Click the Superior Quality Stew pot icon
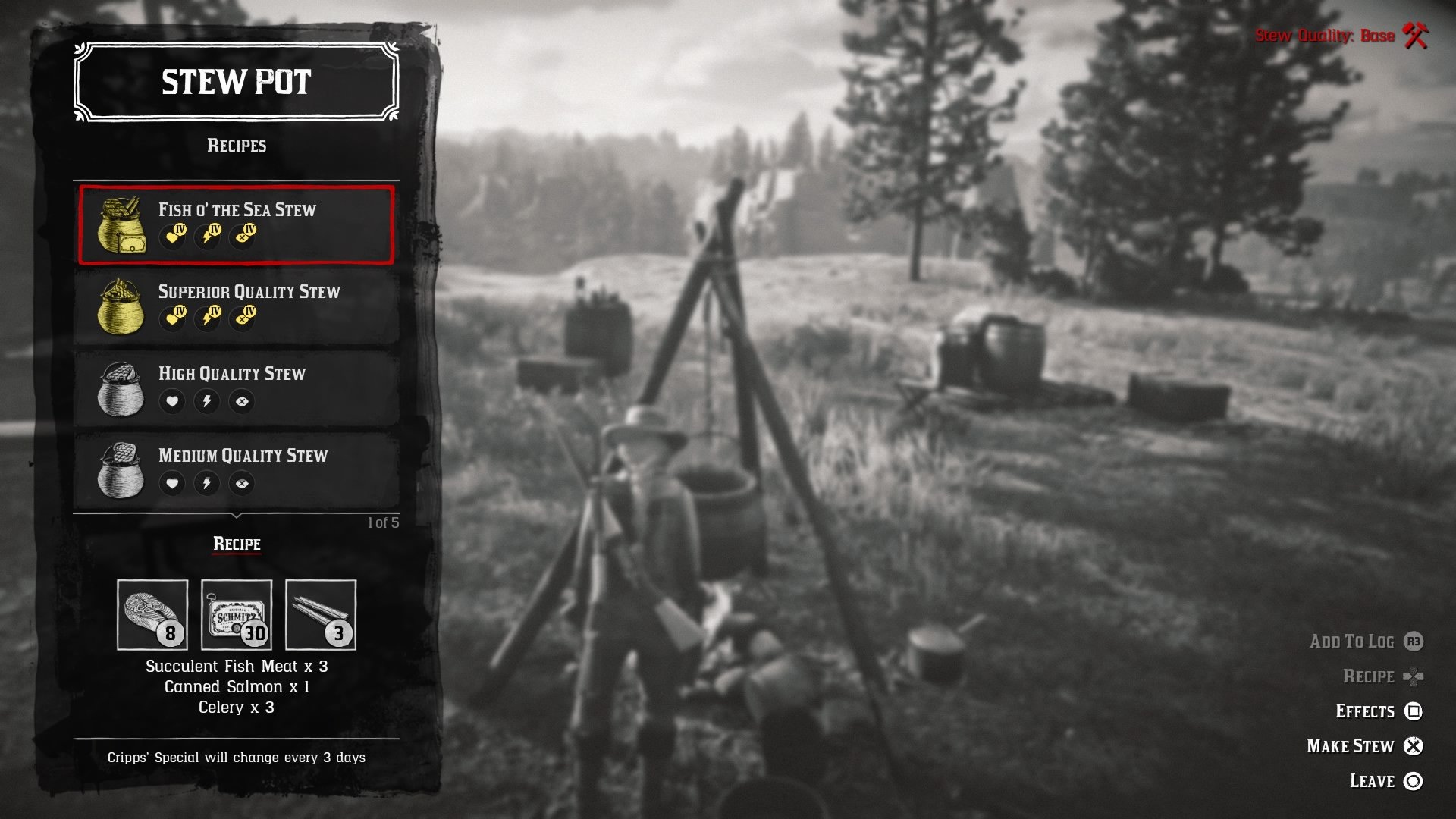 click(120, 306)
